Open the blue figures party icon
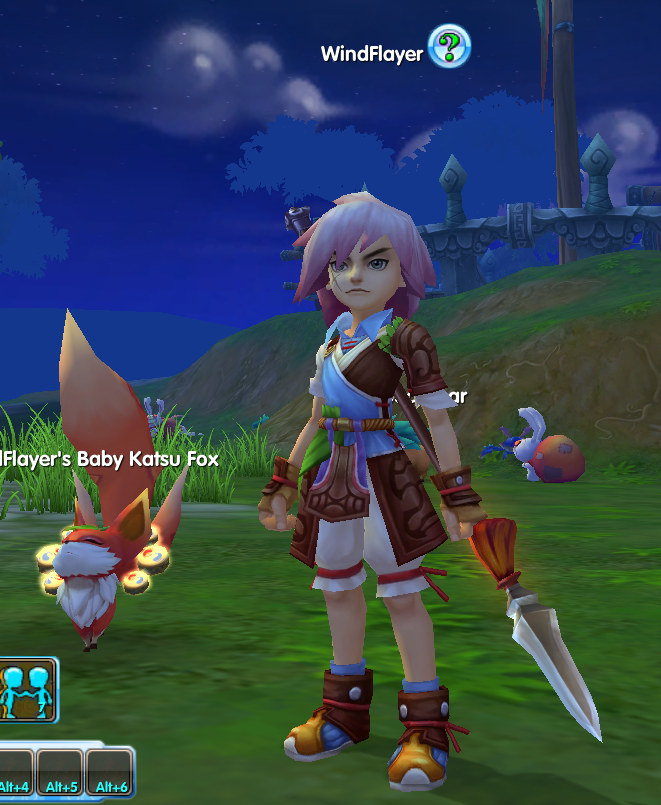661x805 pixels. click(27, 688)
